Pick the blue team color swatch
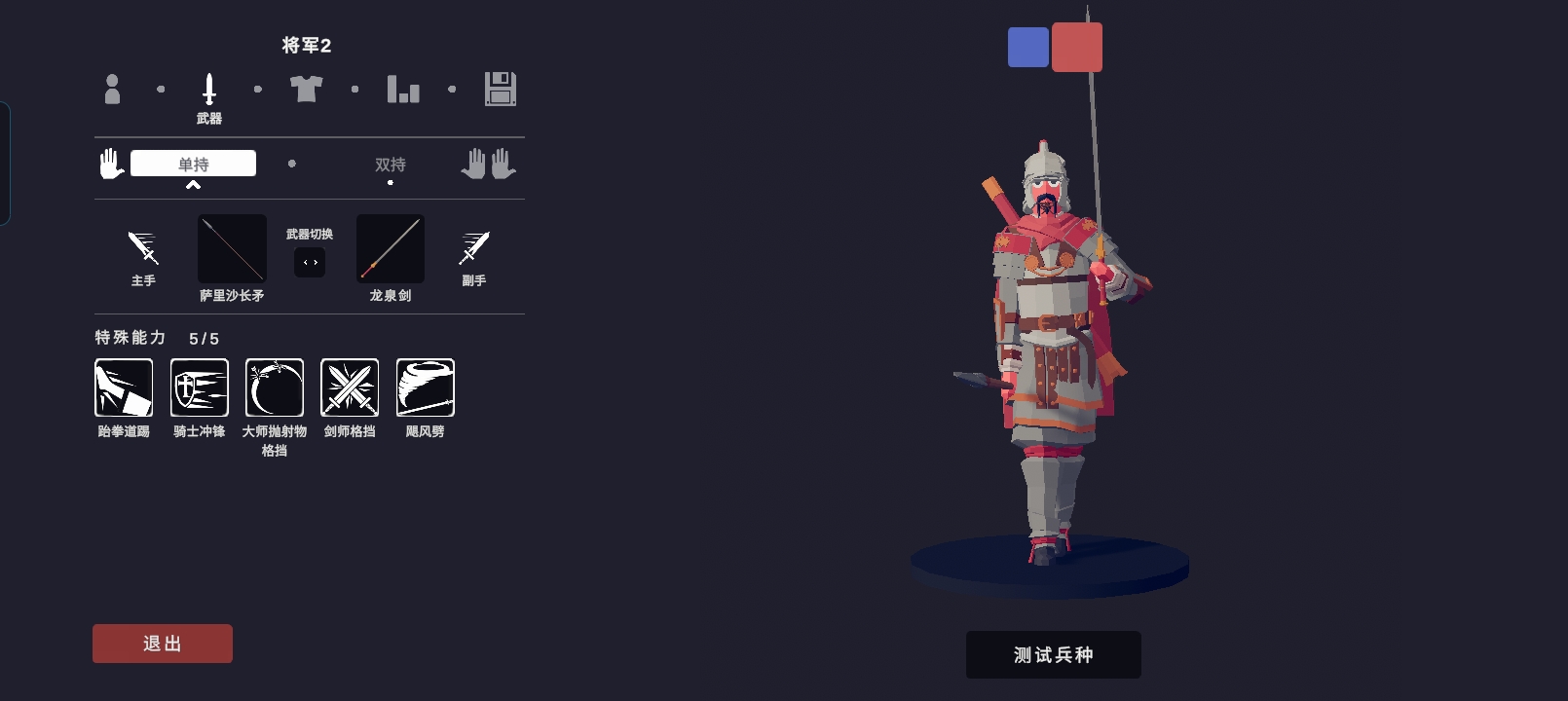 click(x=1028, y=47)
